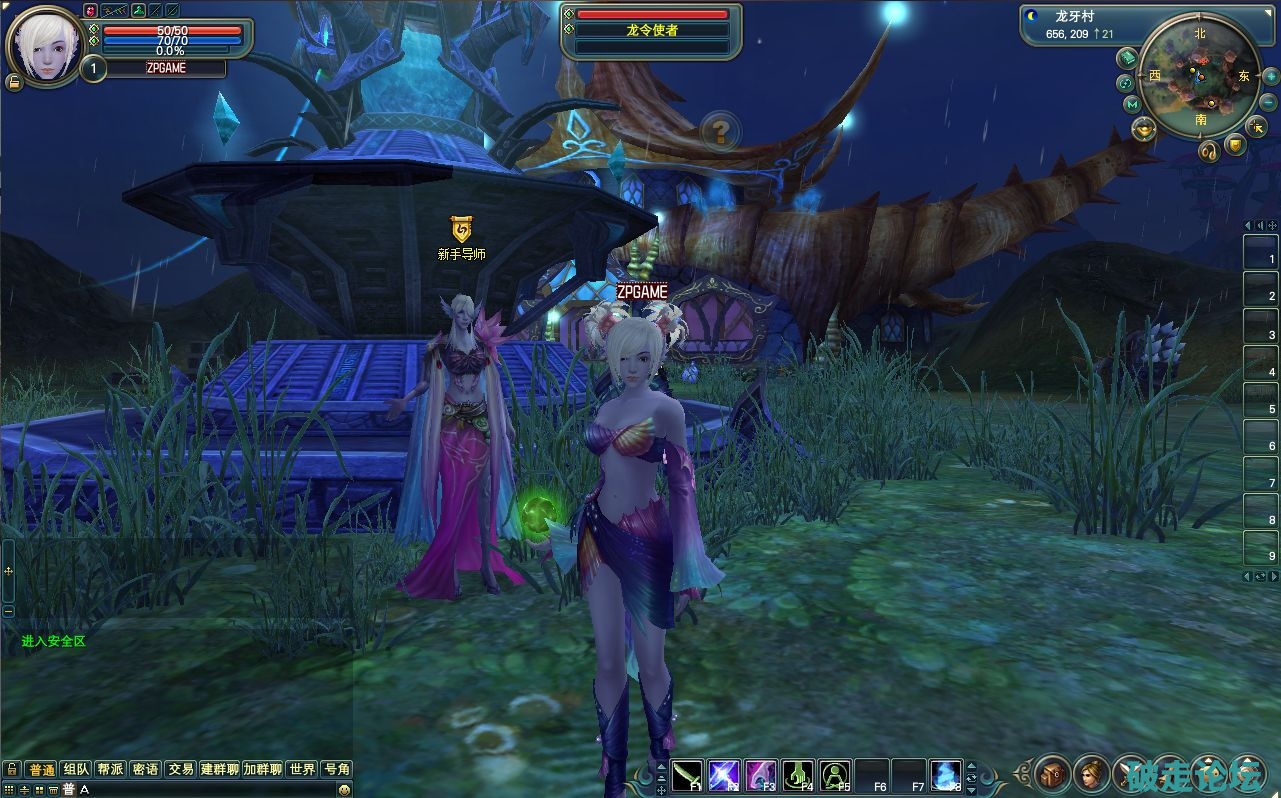This screenshot has width=1281, height=798.
Task: Use the green hand skill in F4
Action: 797,775
